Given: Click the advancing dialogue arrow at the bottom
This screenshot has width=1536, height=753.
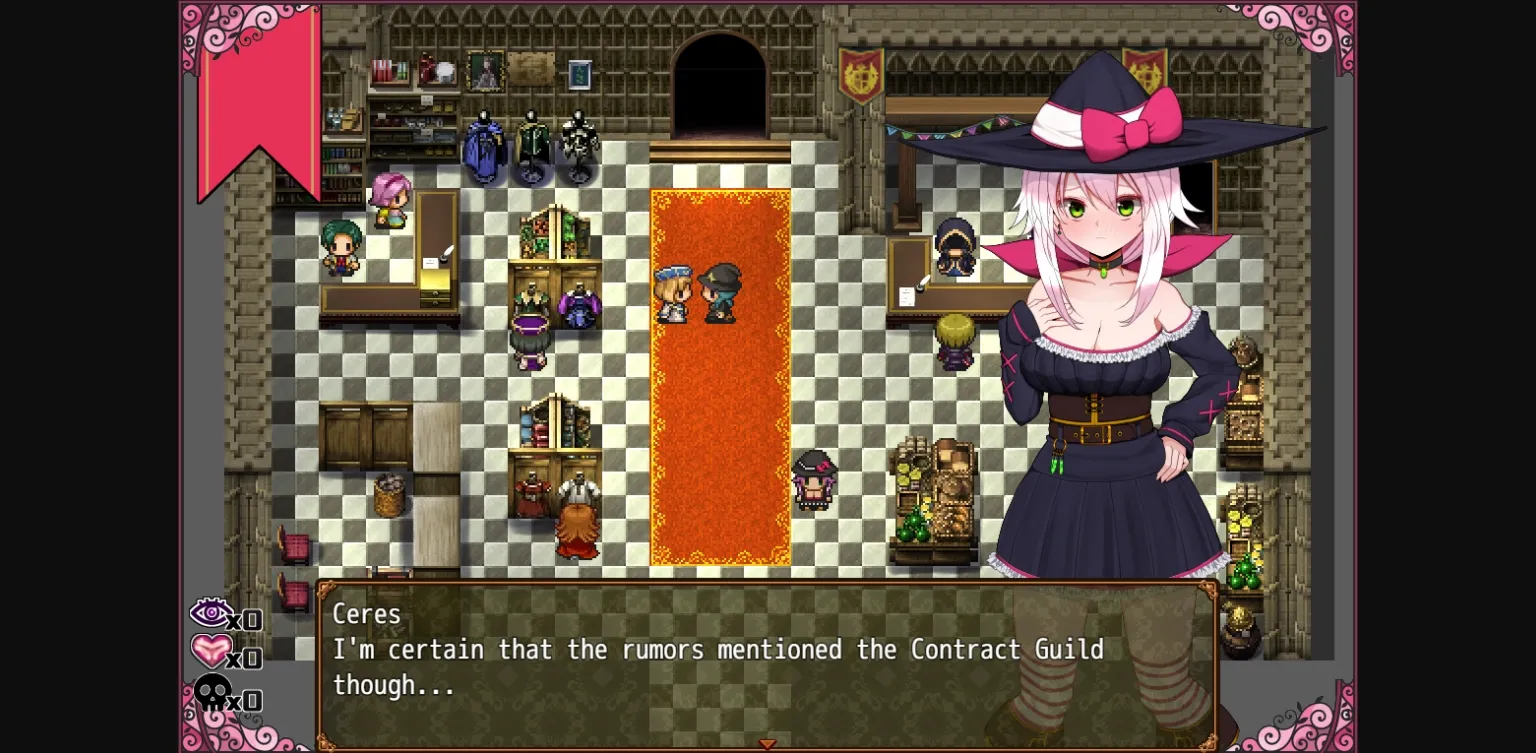Looking at the screenshot, I should coord(768,743).
